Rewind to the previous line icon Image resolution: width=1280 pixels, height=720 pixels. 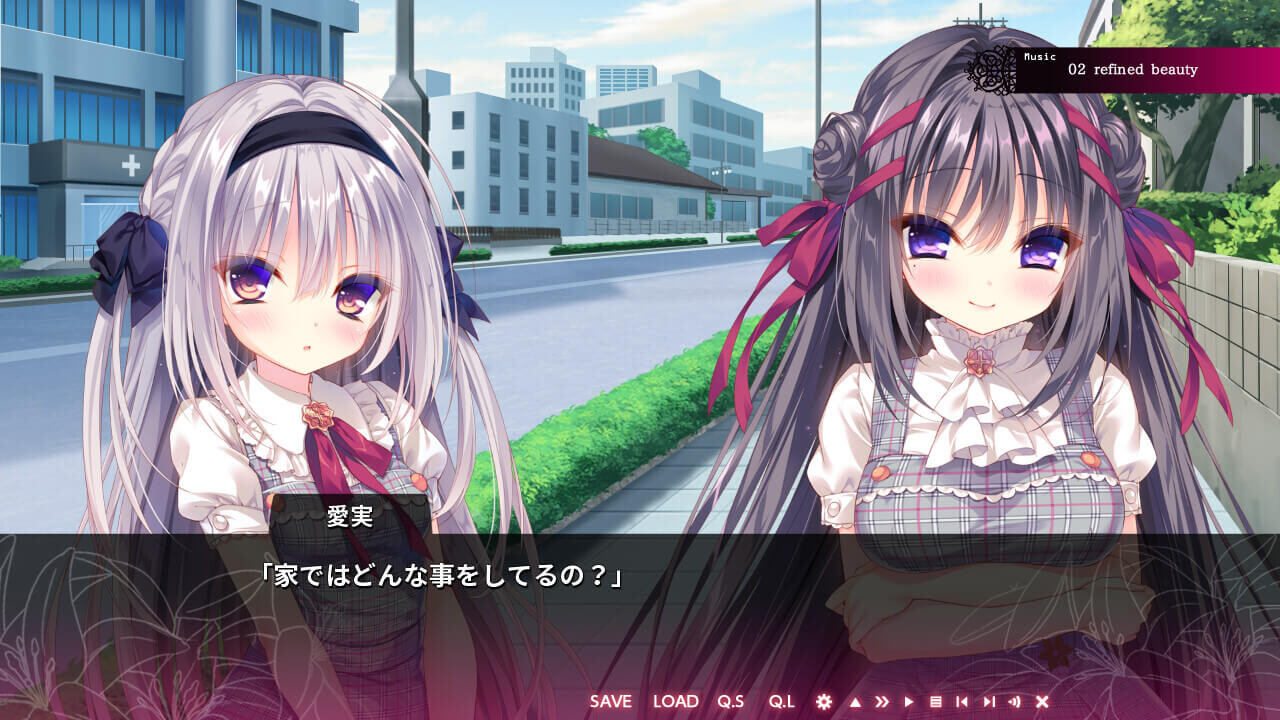[x=963, y=700]
